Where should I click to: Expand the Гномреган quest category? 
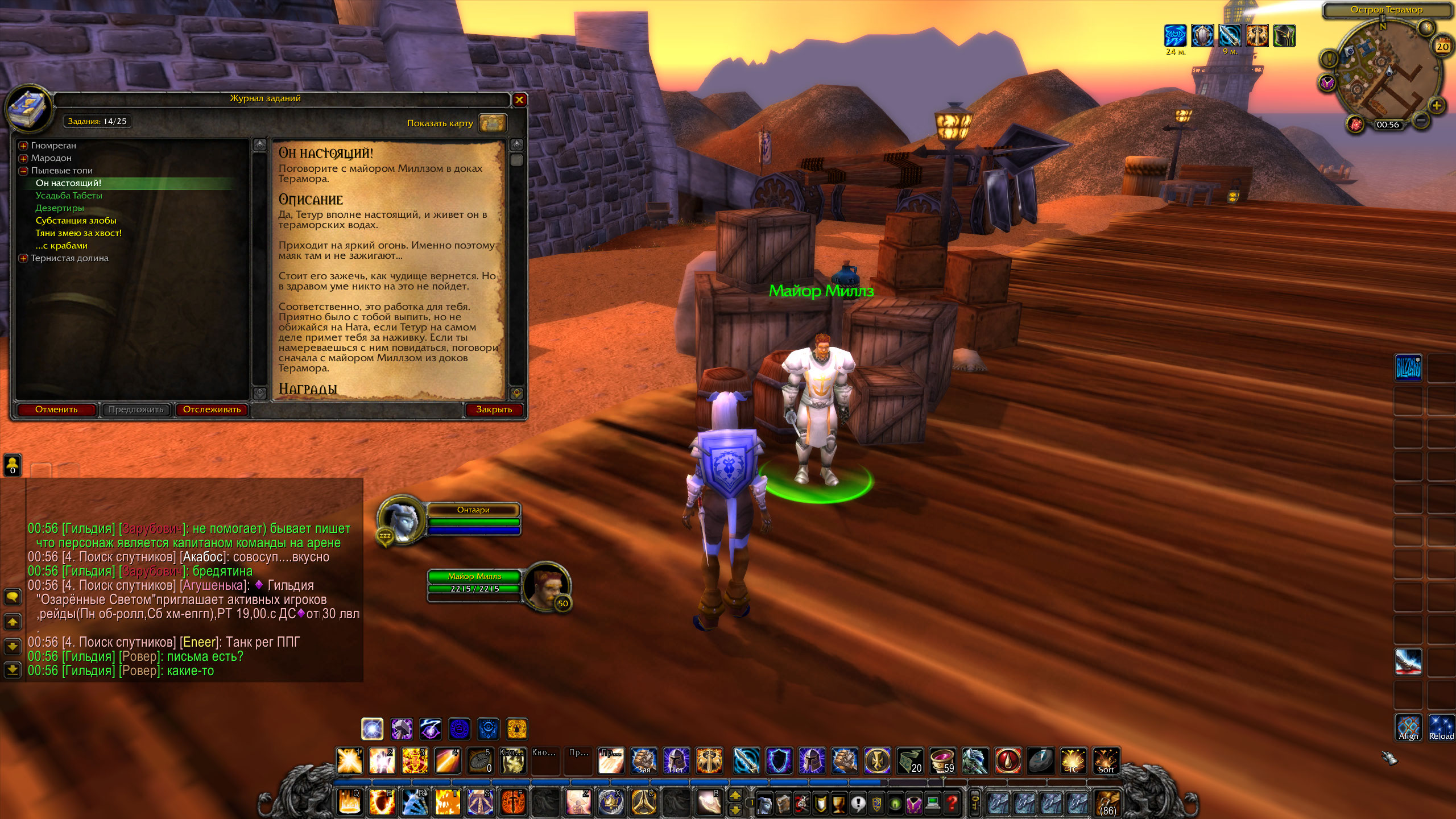point(23,146)
